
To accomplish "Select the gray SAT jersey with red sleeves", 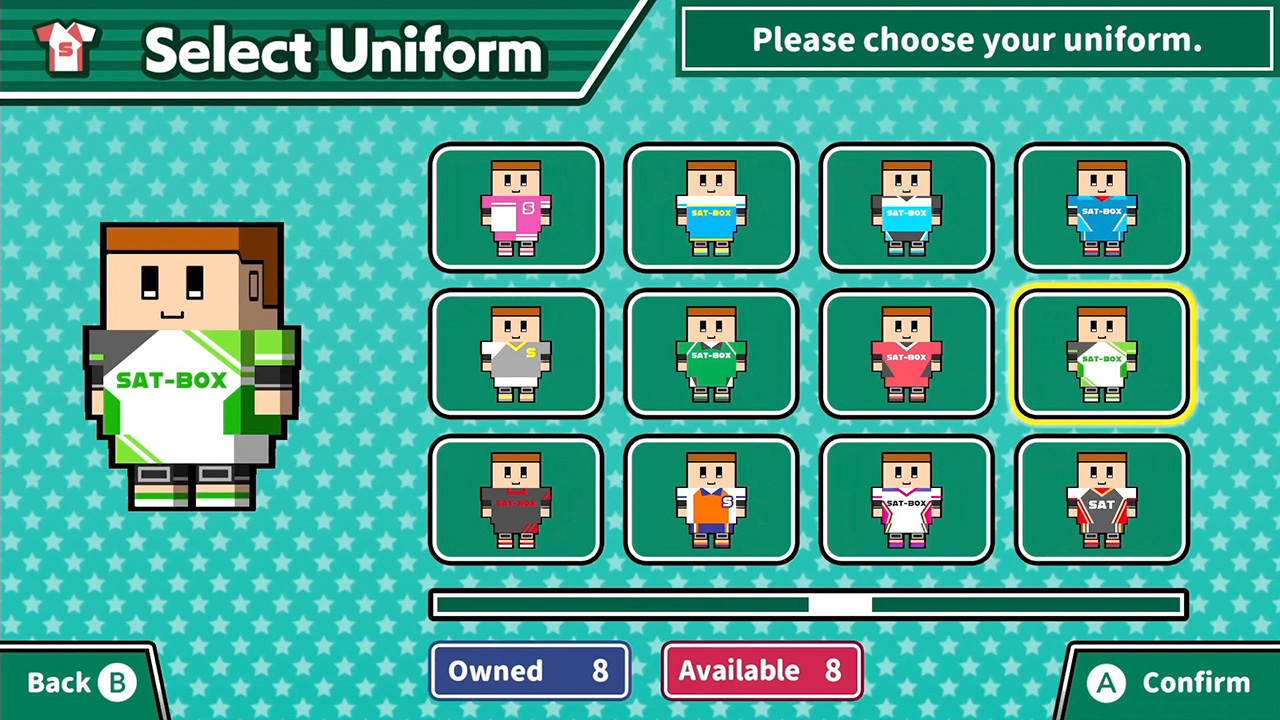I will pos(1102,500).
